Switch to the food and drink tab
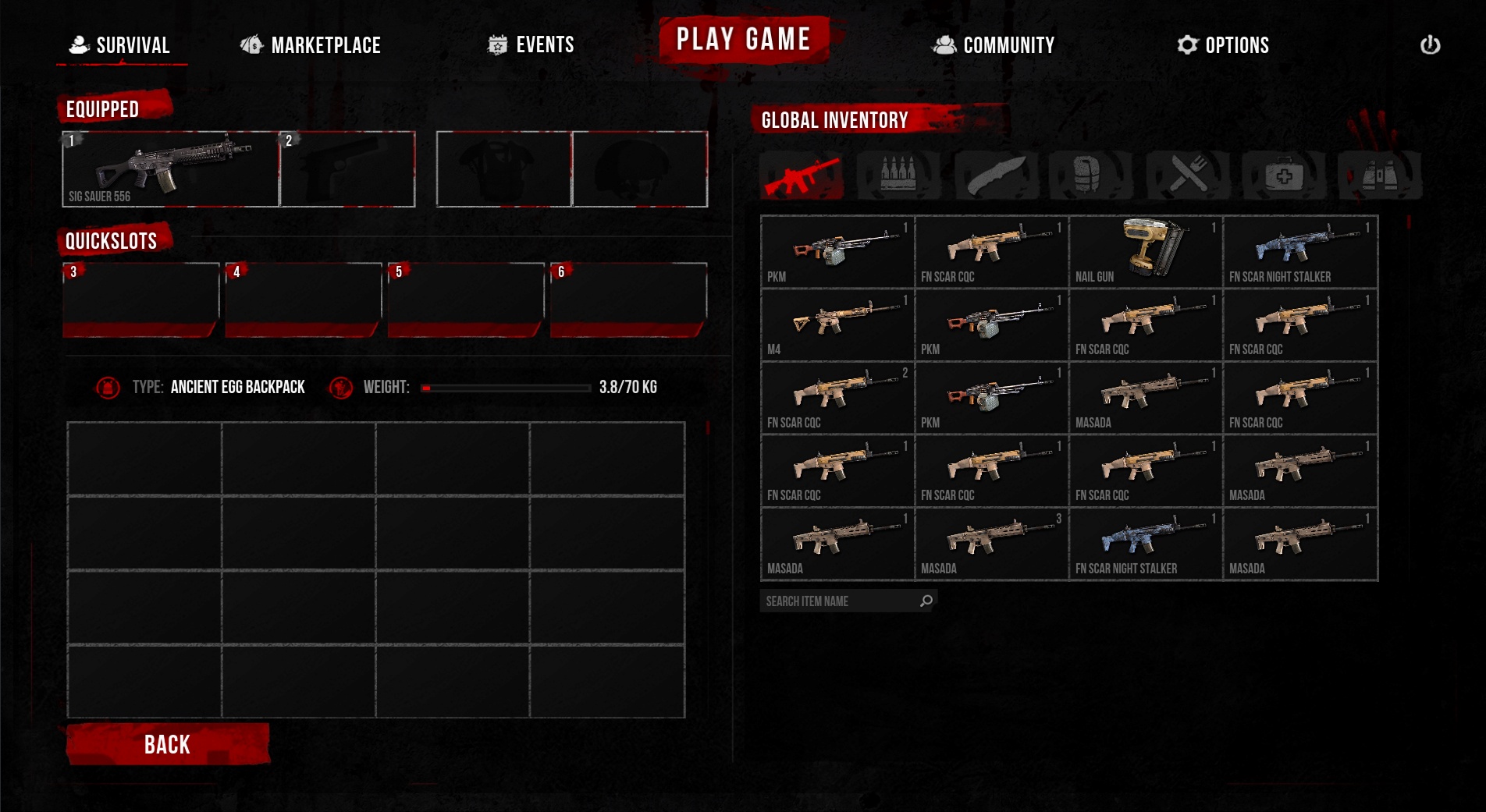Screen dimensions: 1486x812 1187,175
